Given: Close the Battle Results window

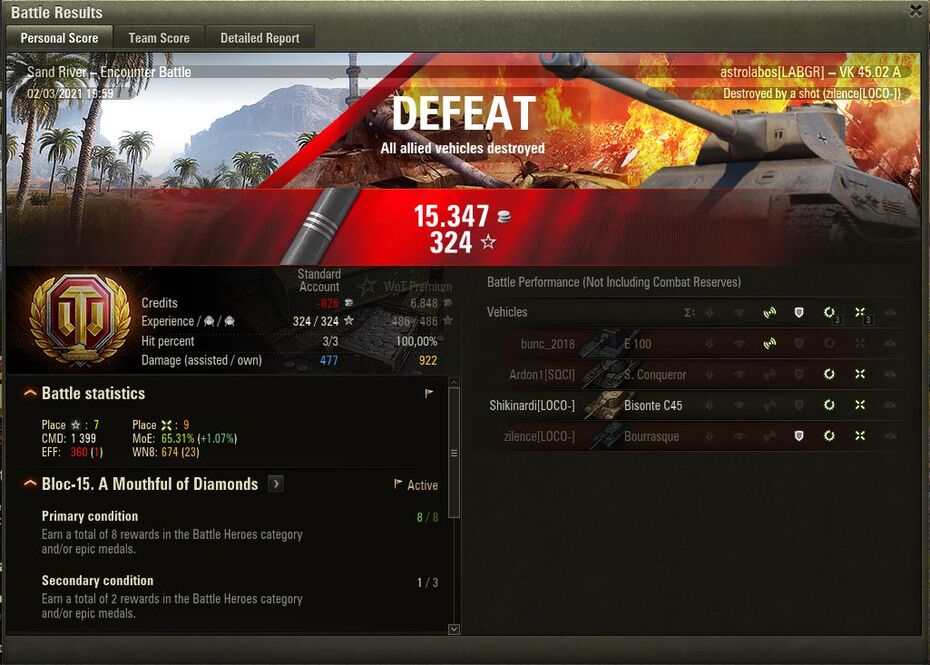Looking at the screenshot, I should [916, 11].
